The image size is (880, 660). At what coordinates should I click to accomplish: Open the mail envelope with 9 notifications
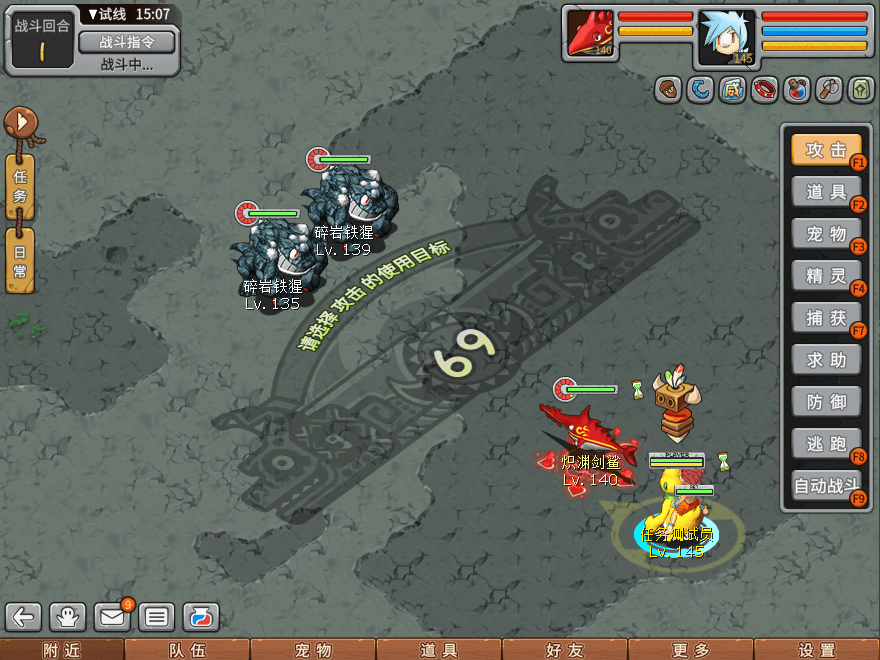pos(112,617)
